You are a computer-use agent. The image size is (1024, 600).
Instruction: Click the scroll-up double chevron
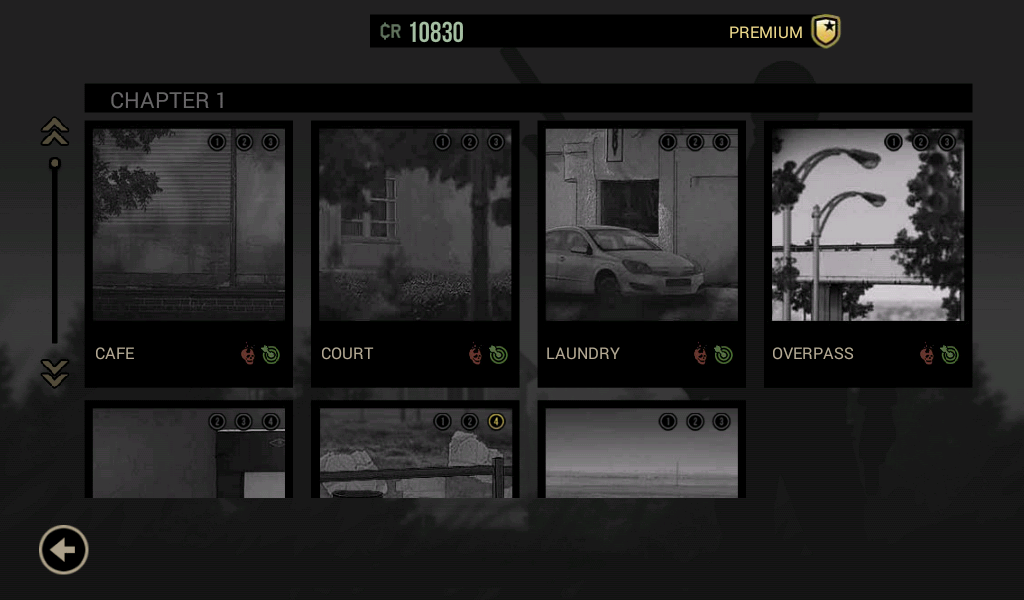click(54, 132)
